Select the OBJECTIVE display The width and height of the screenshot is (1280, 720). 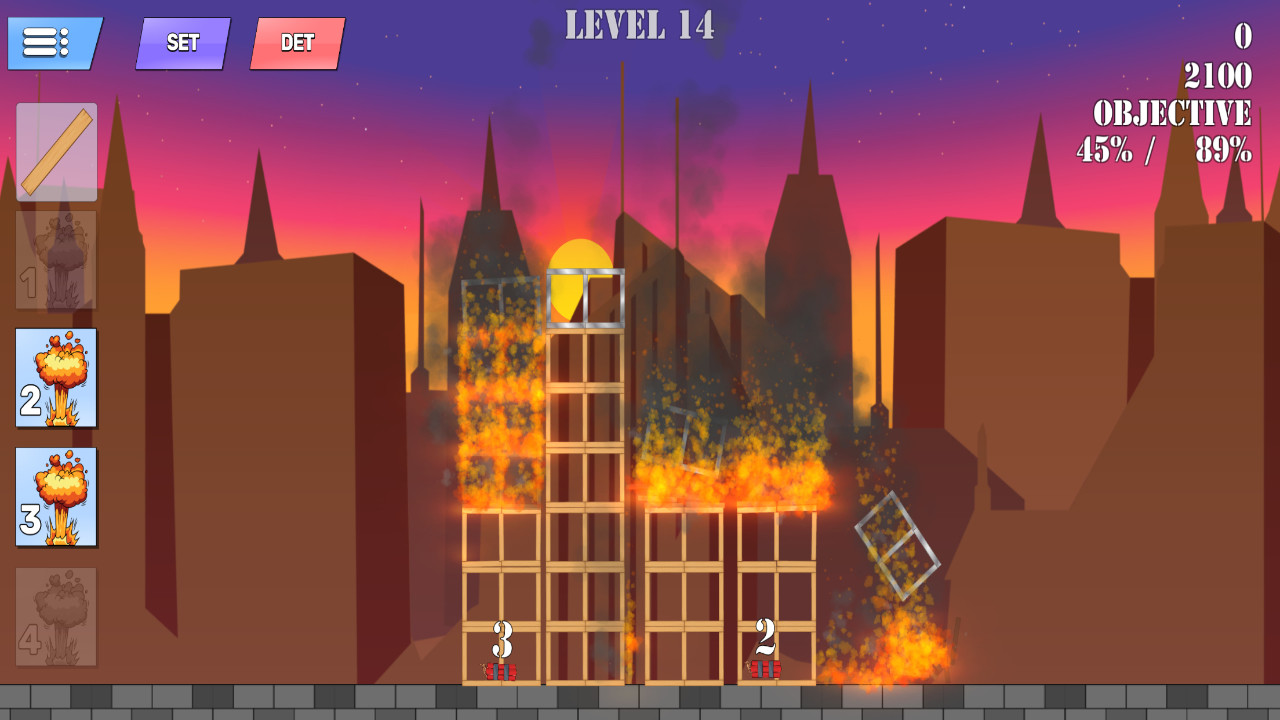pyautogui.click(x=1172, y=114)
